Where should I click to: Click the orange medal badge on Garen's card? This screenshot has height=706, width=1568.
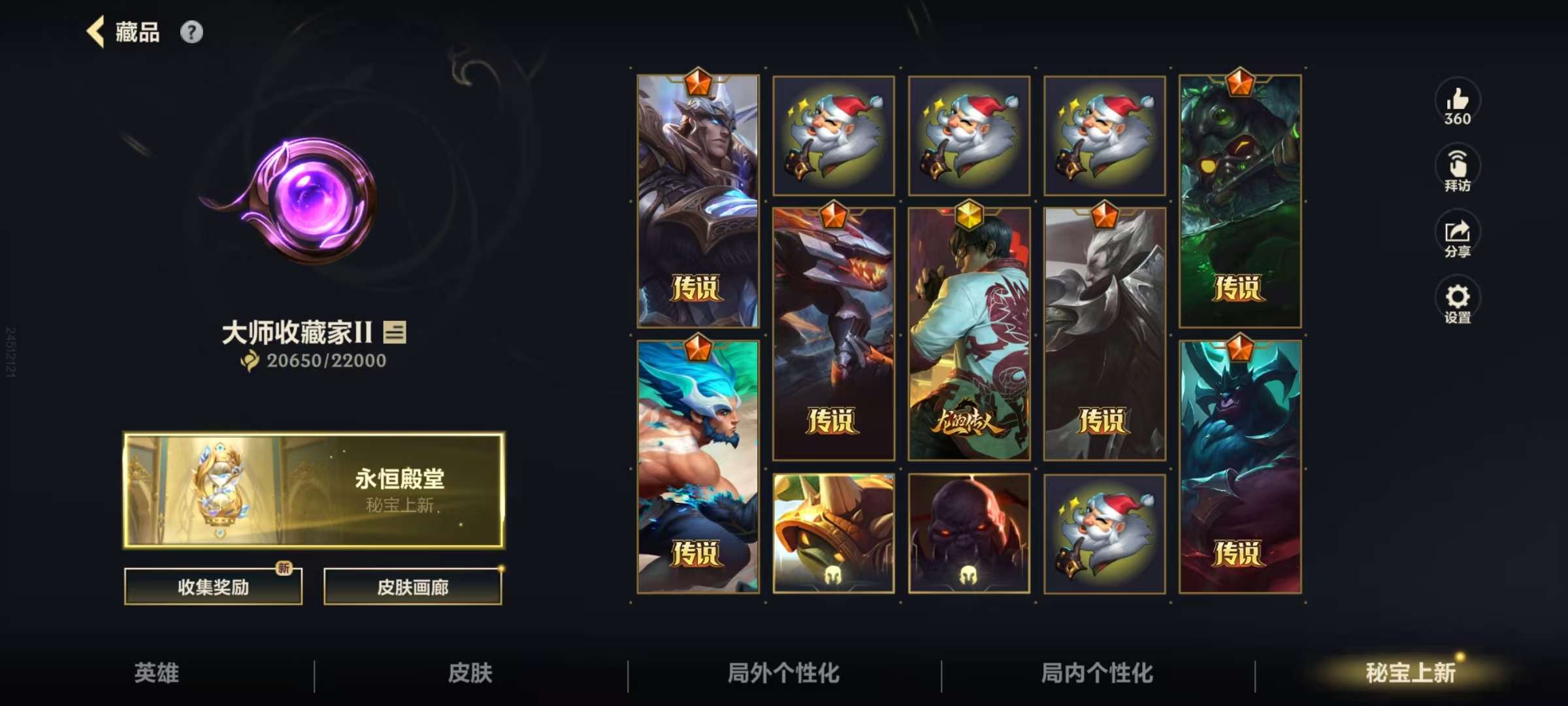pyautogui.click(x=698, y=82)
